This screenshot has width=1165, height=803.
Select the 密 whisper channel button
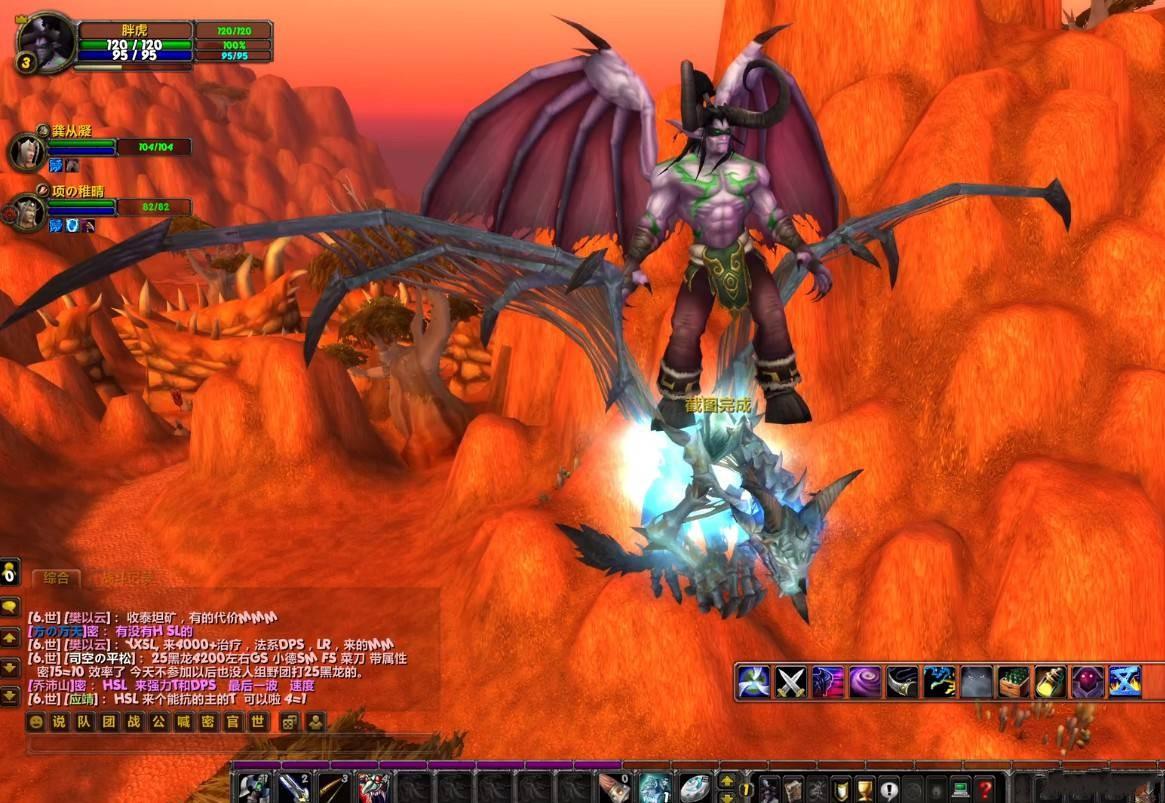[x=207, y=722]
